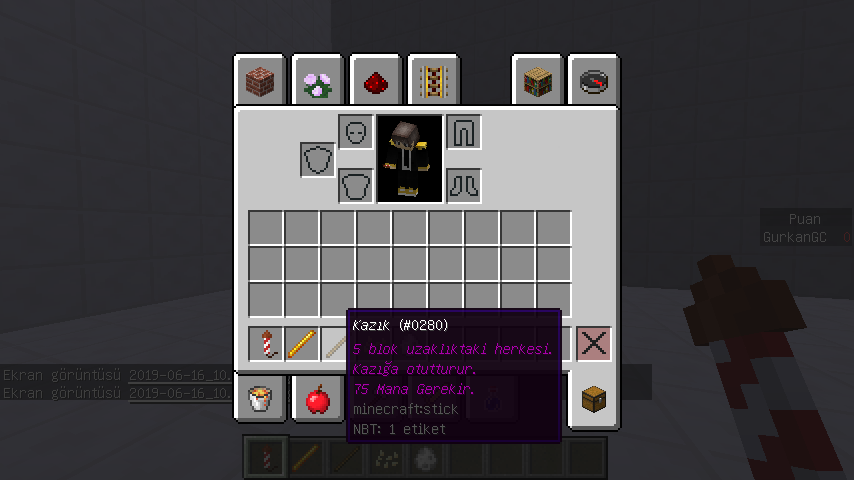Open the compass search items tab
The height and width of the screenshot is (480, 854).
(595, 81)
